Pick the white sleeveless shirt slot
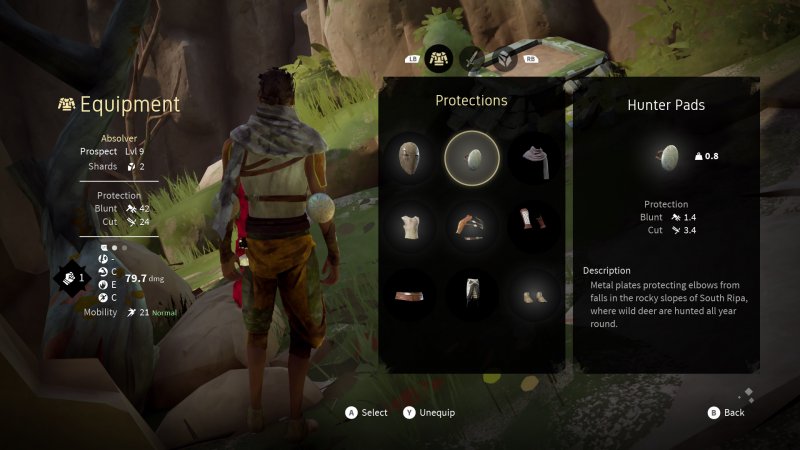 (x=409, y=225)
